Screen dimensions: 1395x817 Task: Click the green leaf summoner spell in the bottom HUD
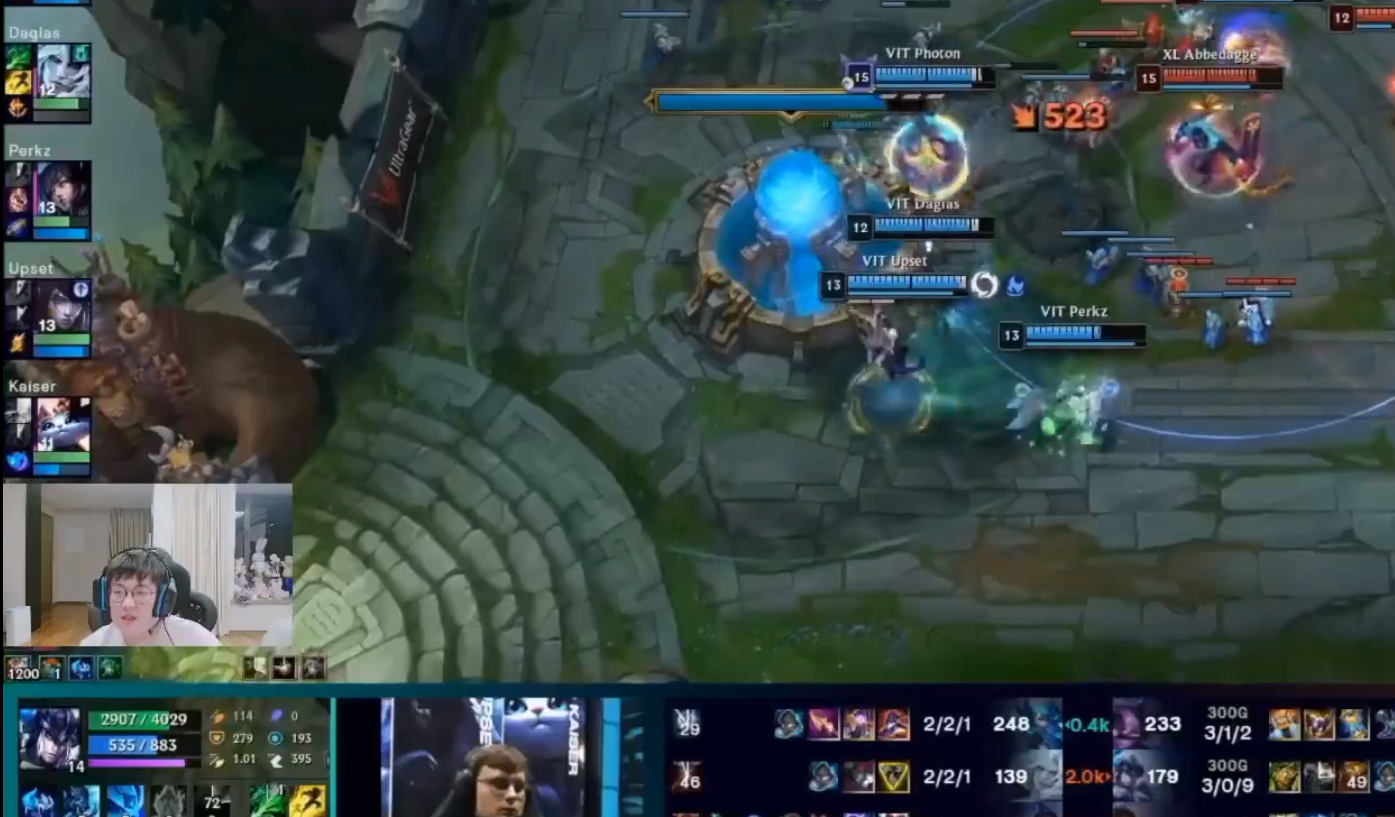click(267, 801)
